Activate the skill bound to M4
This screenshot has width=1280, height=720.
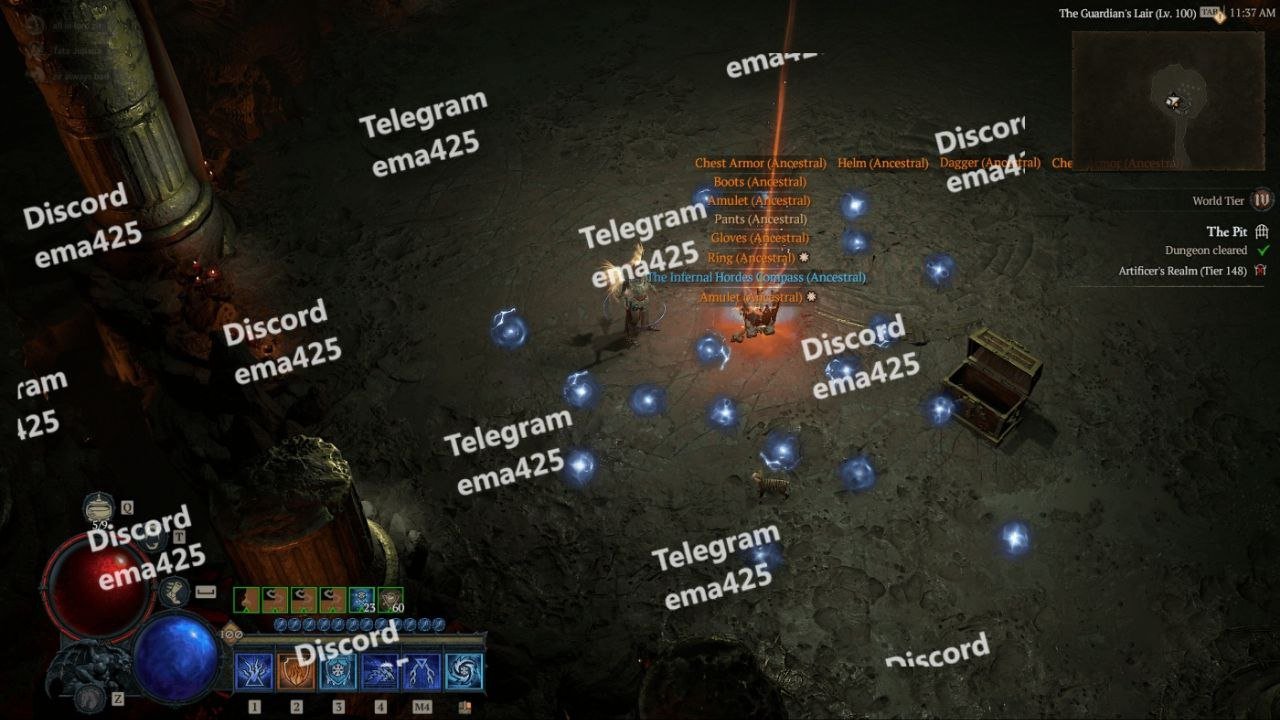tap(422, 672)
